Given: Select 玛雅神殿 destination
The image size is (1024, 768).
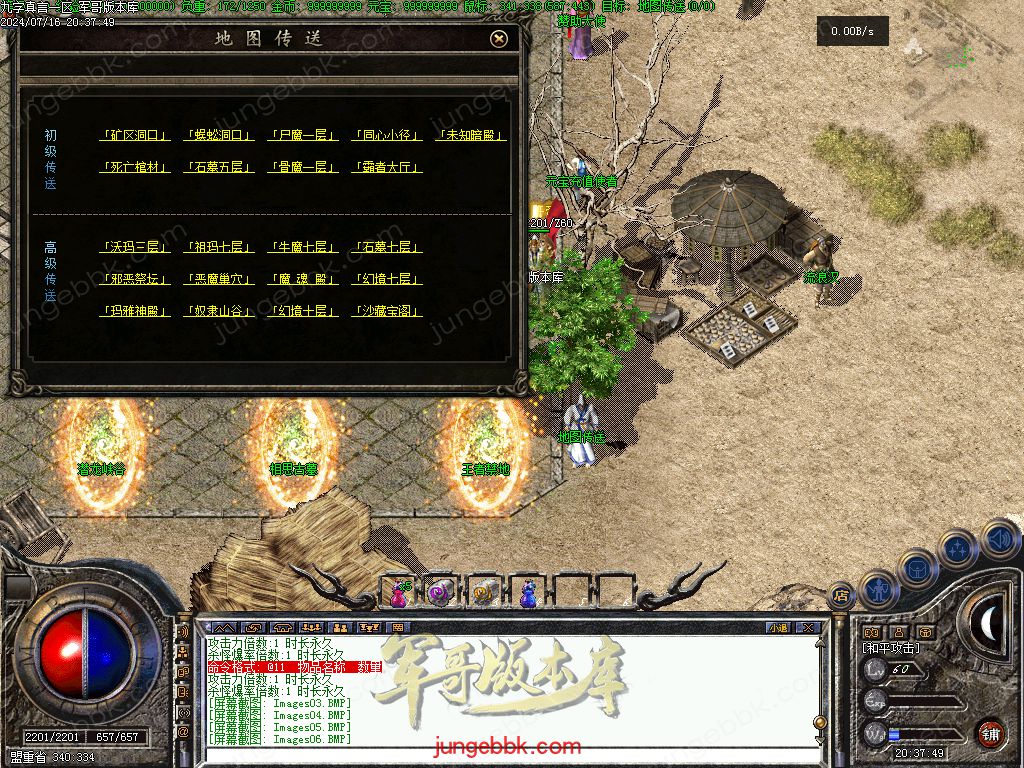Looking at the screenshot, I should 136,311.
